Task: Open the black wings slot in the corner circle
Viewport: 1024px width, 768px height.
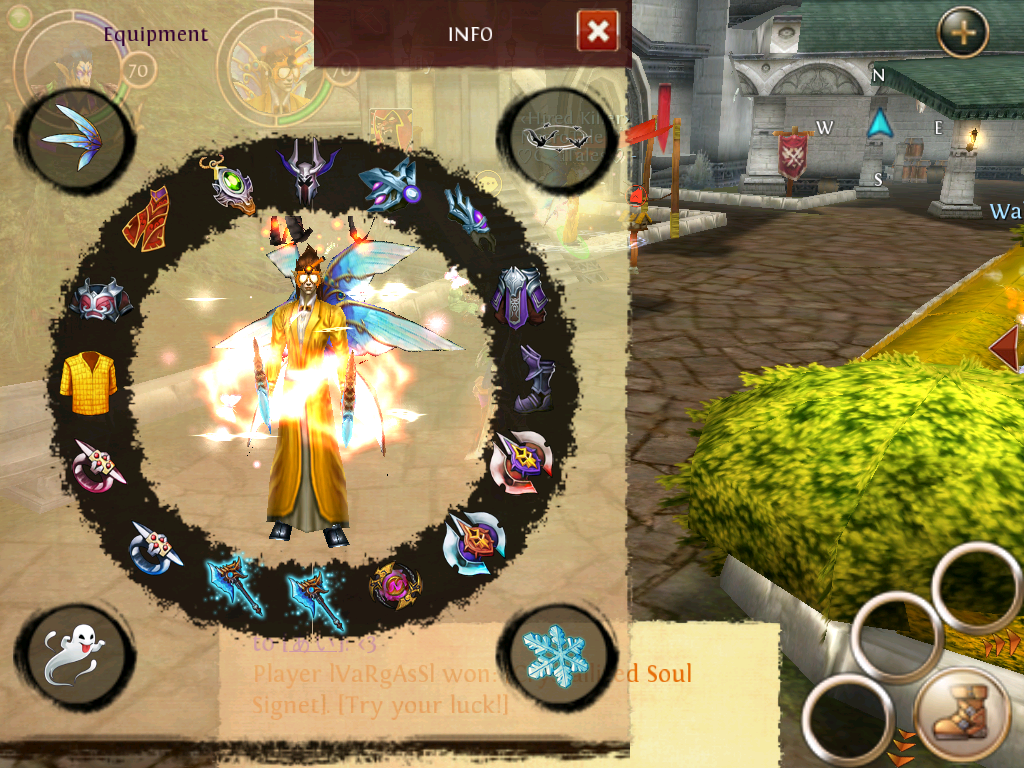Action: [554, 137]
